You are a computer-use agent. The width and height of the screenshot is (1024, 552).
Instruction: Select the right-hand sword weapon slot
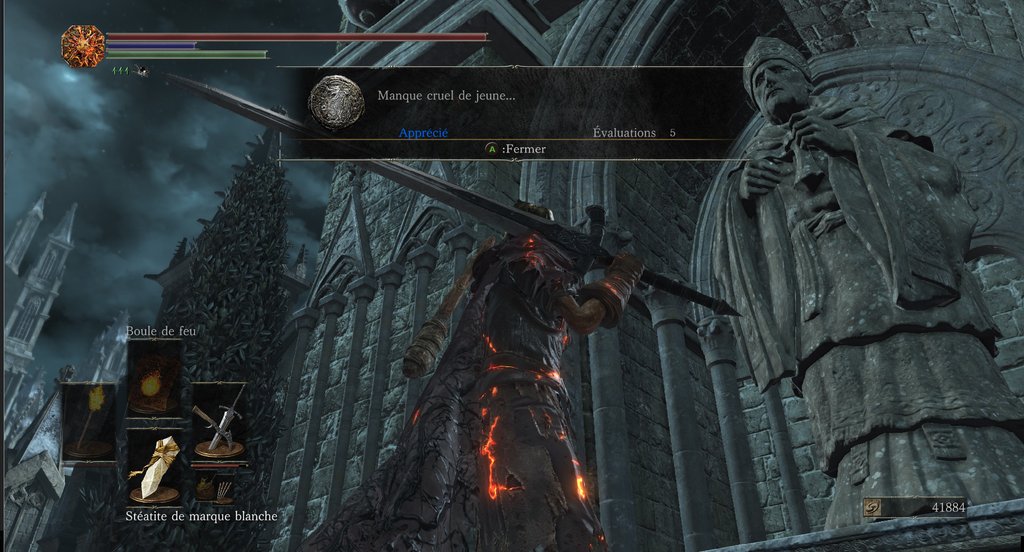pyautogui.click(x=218, y=420)
